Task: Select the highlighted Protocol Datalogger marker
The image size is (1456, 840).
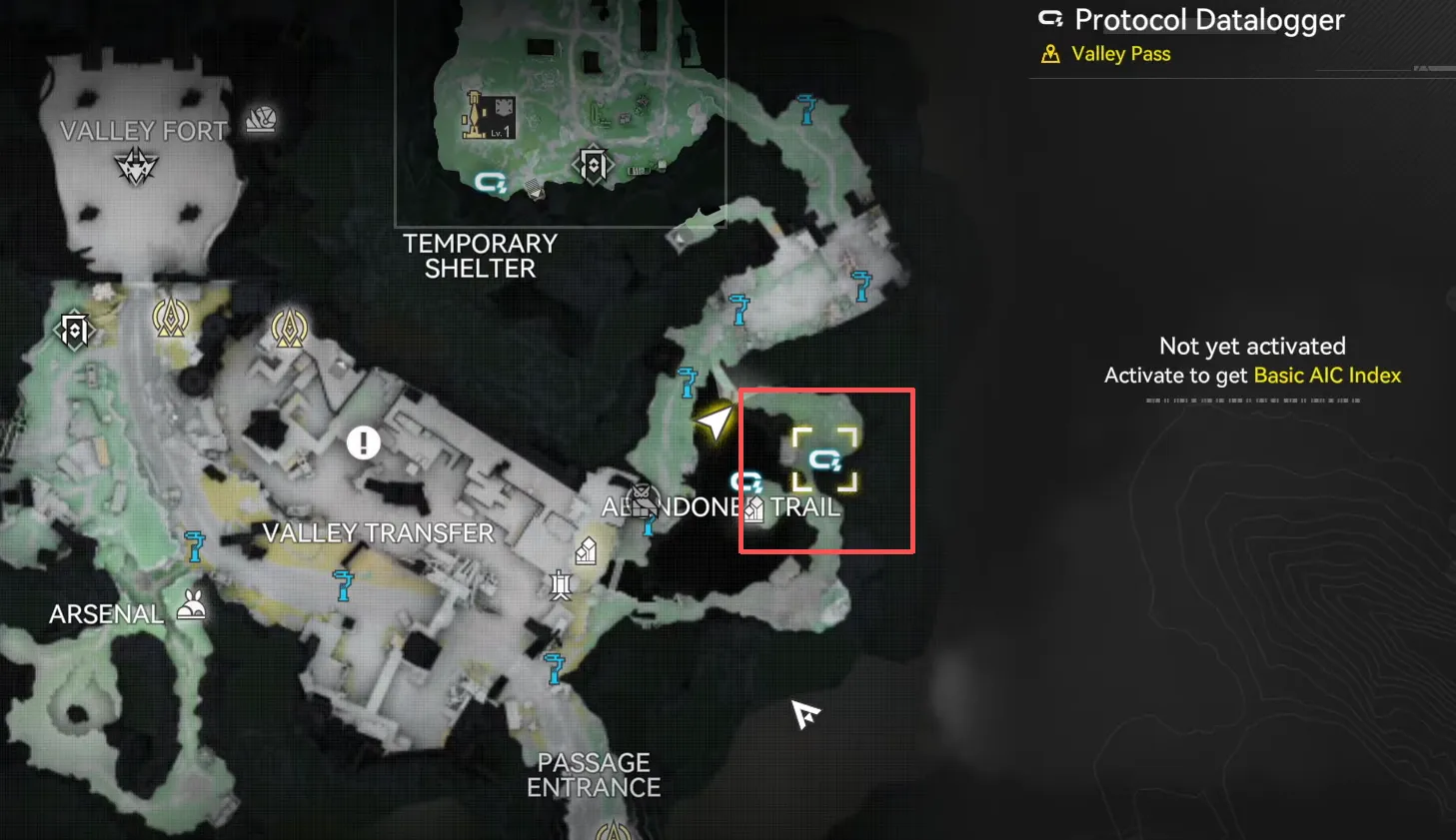Action: click(824, 460)
